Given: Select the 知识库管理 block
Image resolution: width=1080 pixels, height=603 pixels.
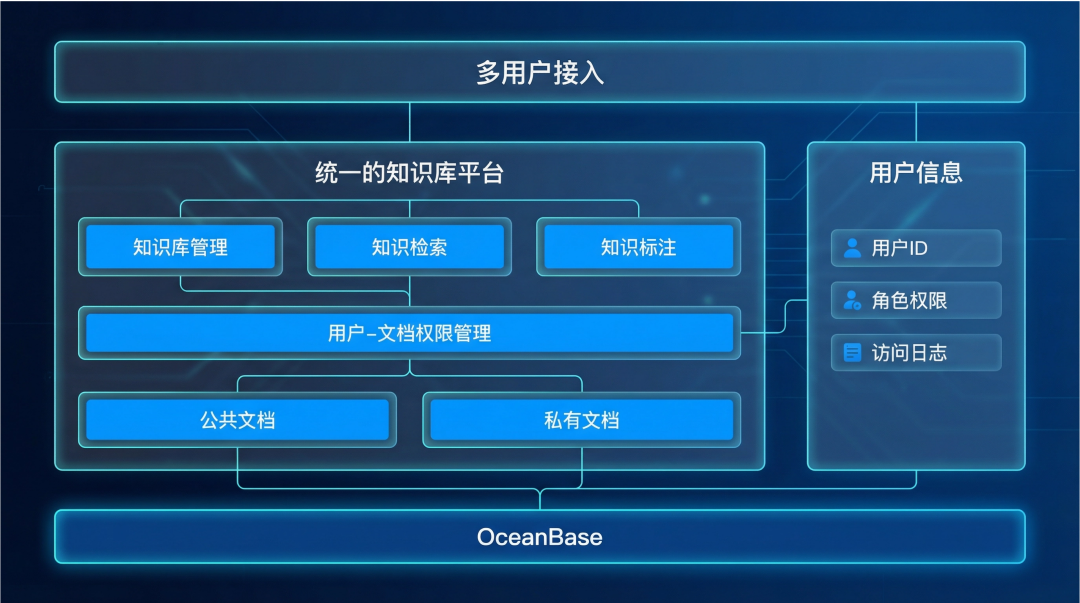Looking at the screenshot, I should (180, 247).
